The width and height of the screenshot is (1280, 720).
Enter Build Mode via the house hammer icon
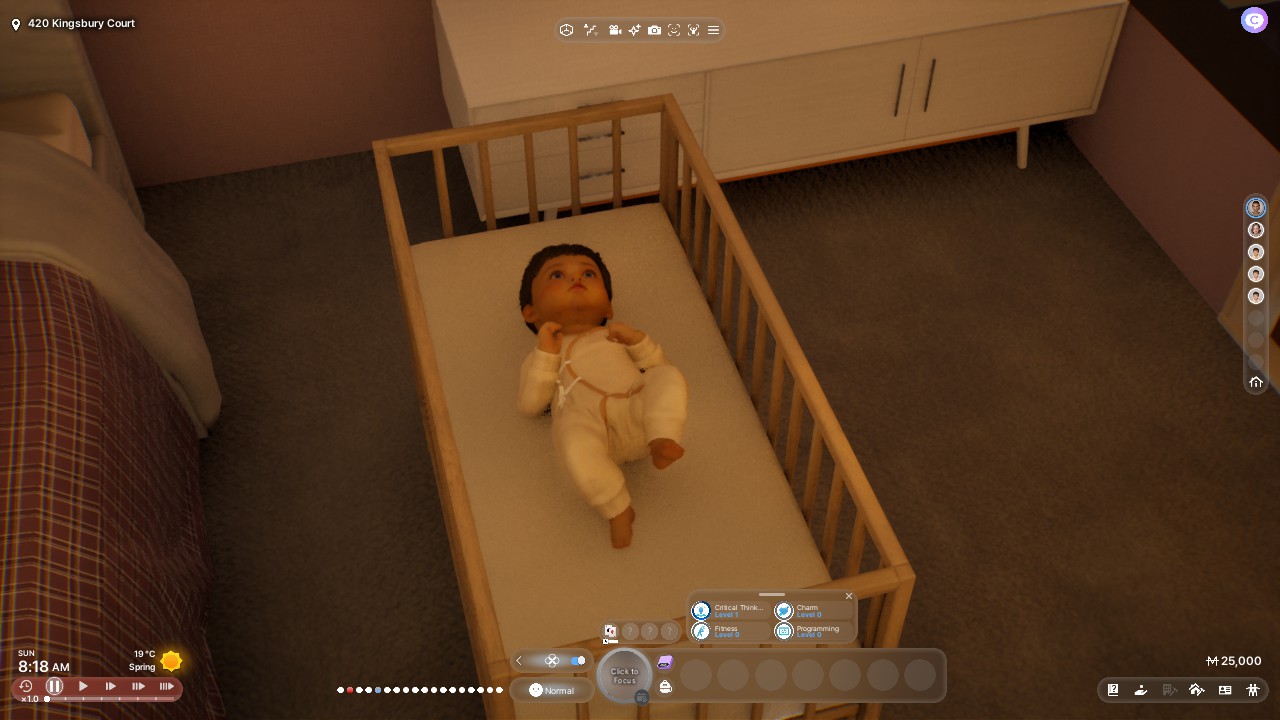click(x=1197, y=690)
